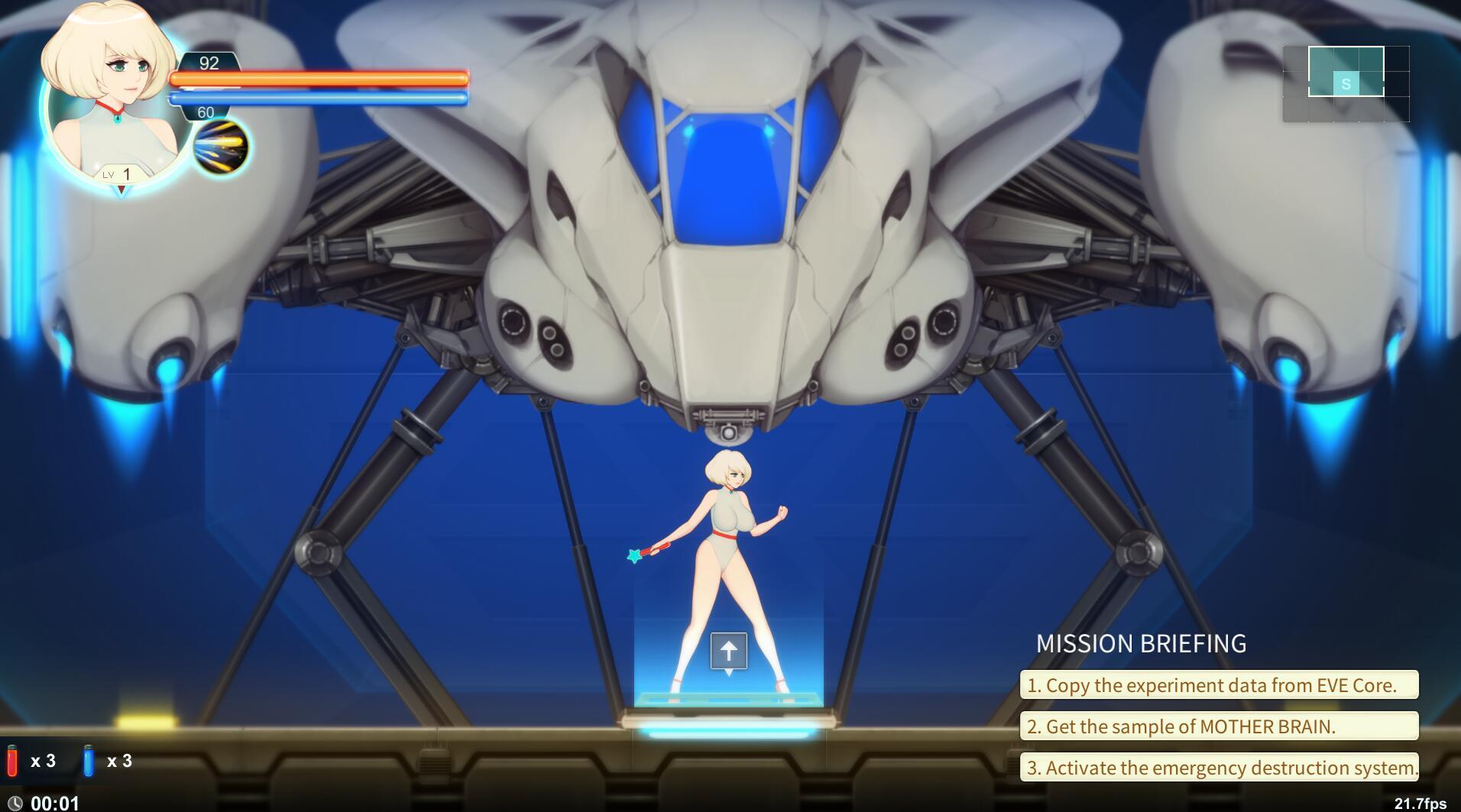
Task: Click the 21.7fps counter text
Action: click(1421, 803)
